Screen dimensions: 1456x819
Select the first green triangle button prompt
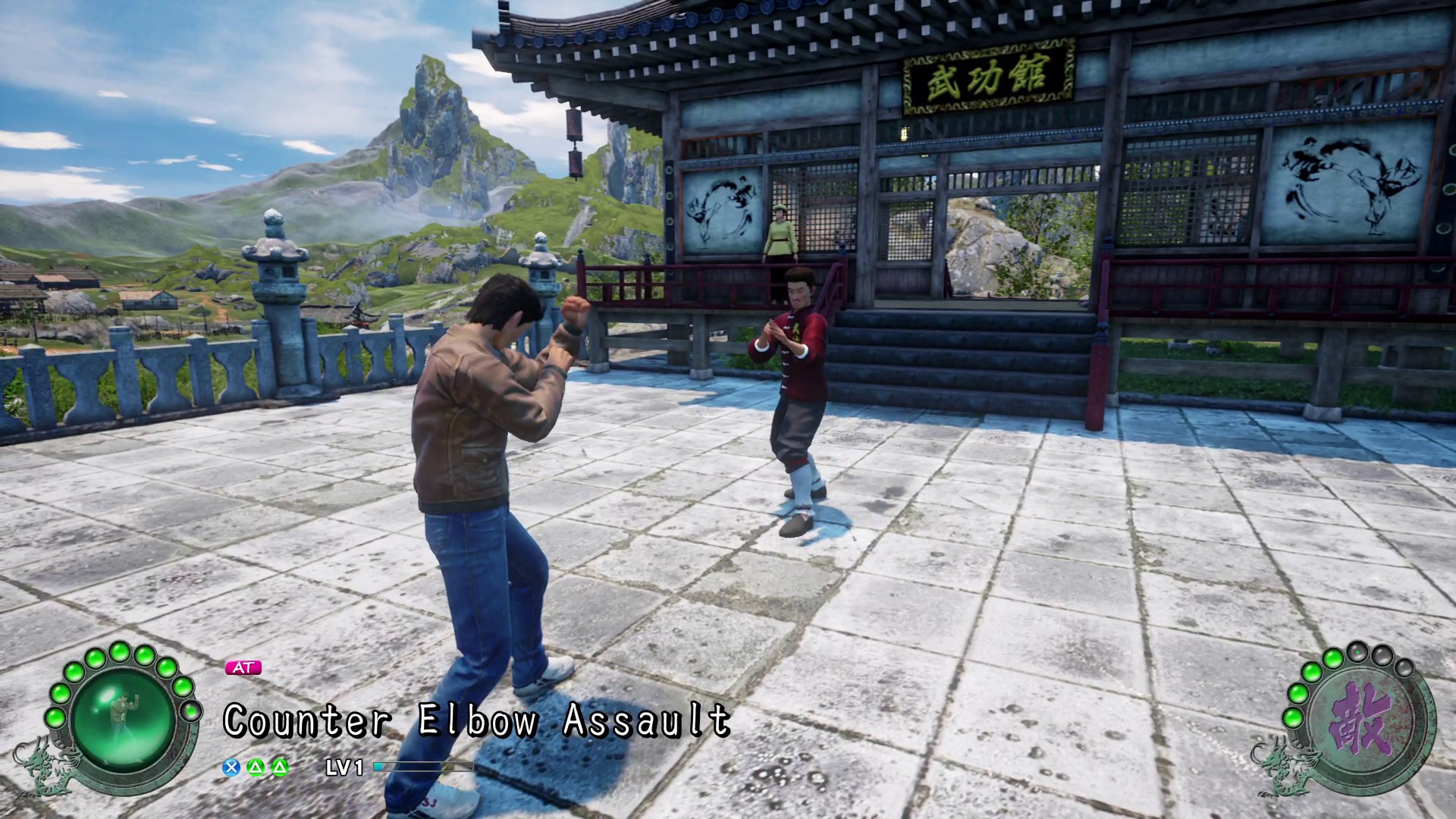pyautogui.click(x=256, y=768)
